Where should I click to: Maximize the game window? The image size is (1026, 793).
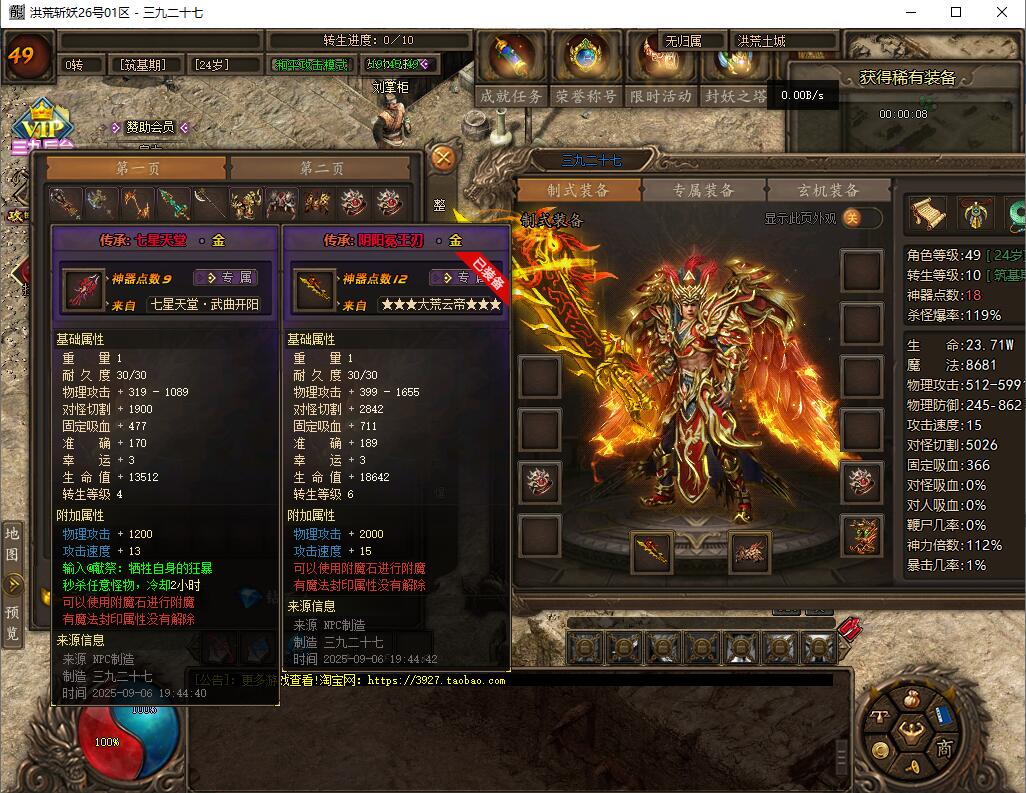click(x=956, y=13)
